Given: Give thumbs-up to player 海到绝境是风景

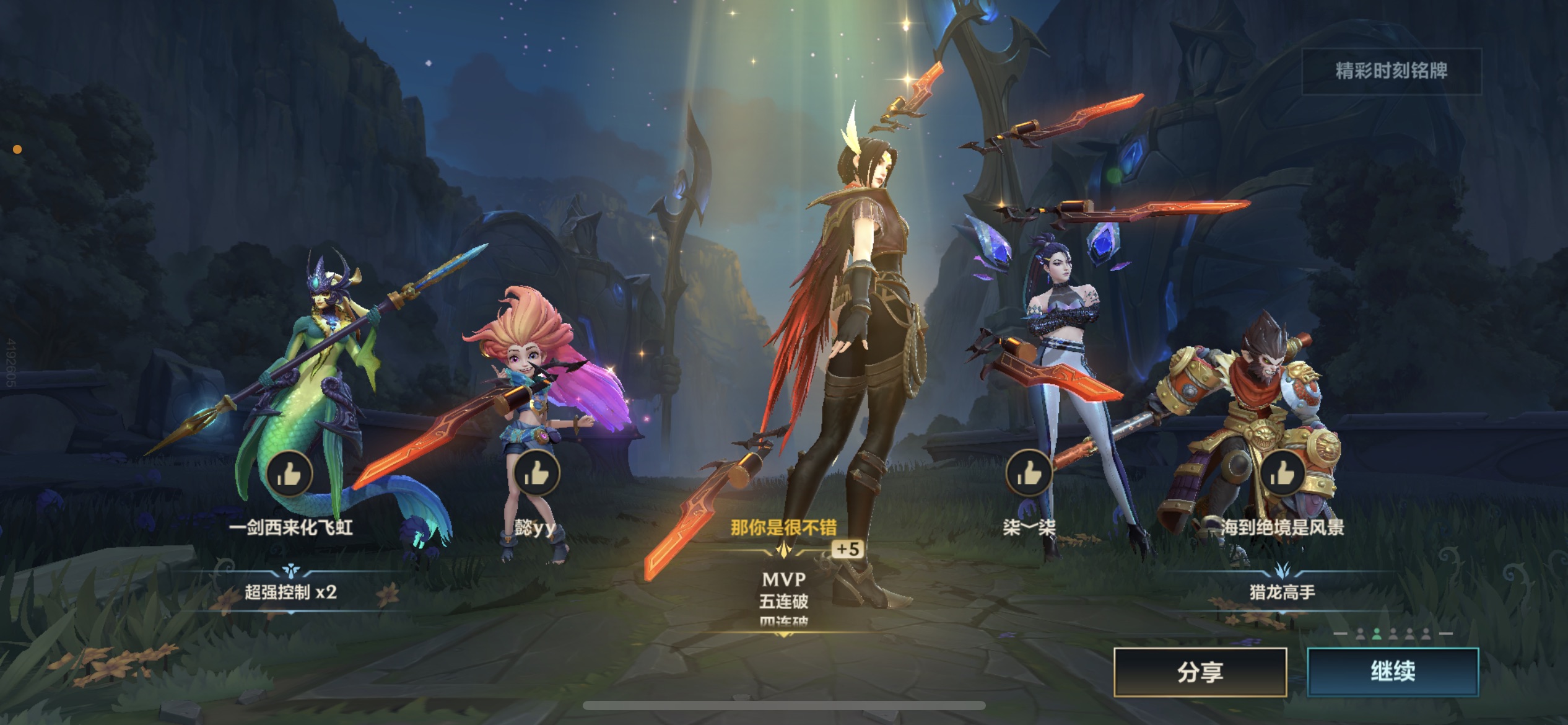Looking at the screenshot, I should 1283,474.
